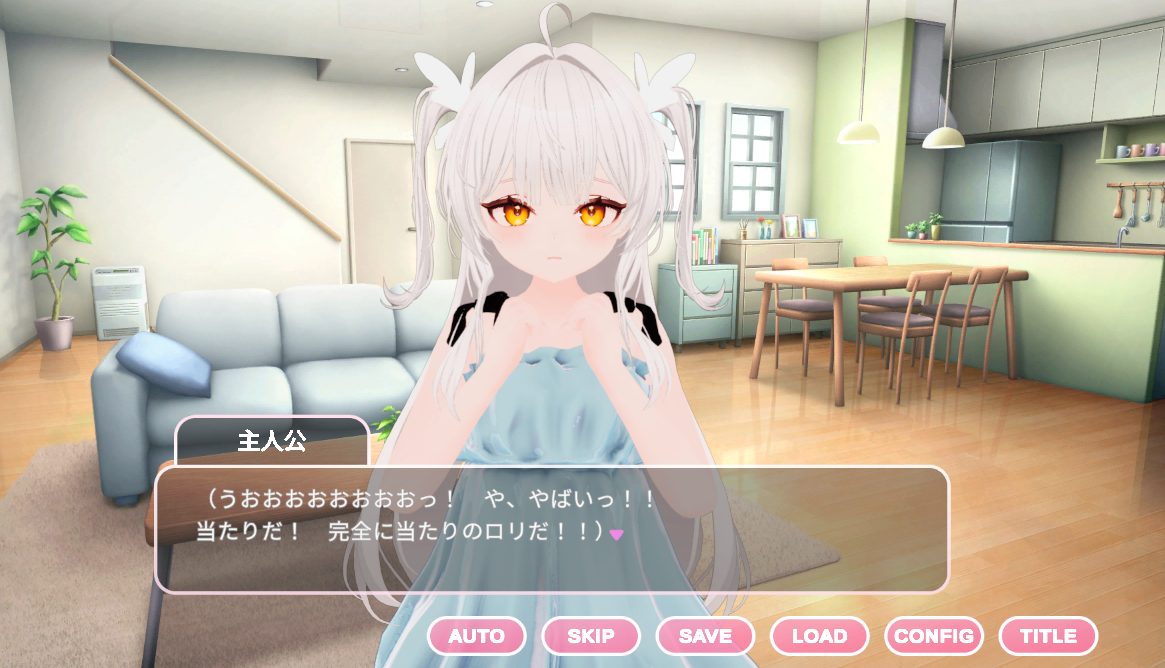This screenshot has width=1165, height=668.
Task: Activate the SKIP button
Action: pyautogui.click(x=591, y=636)
